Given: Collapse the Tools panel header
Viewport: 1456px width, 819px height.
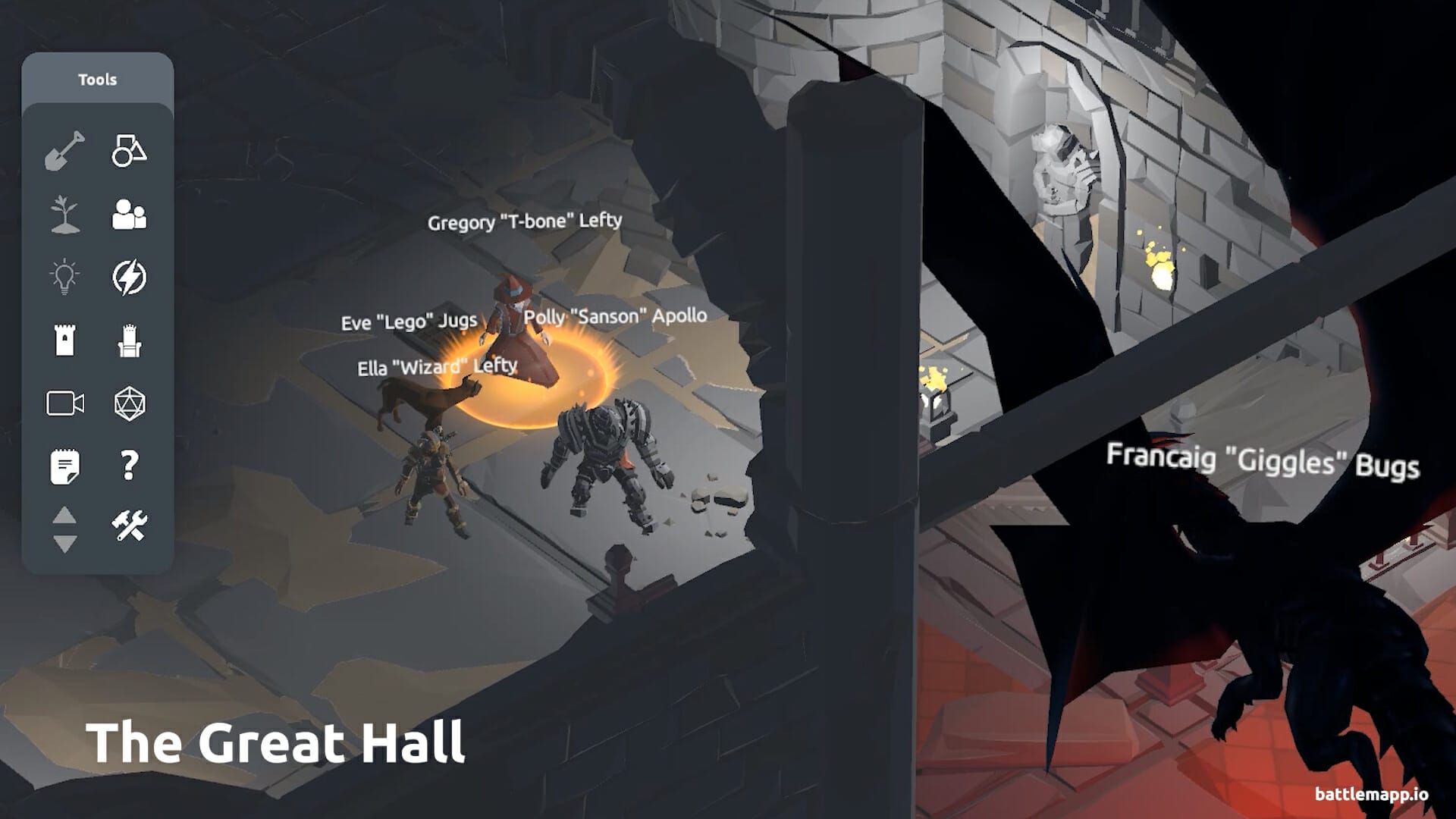Looking at the screenshot, I should coord(99,79).
